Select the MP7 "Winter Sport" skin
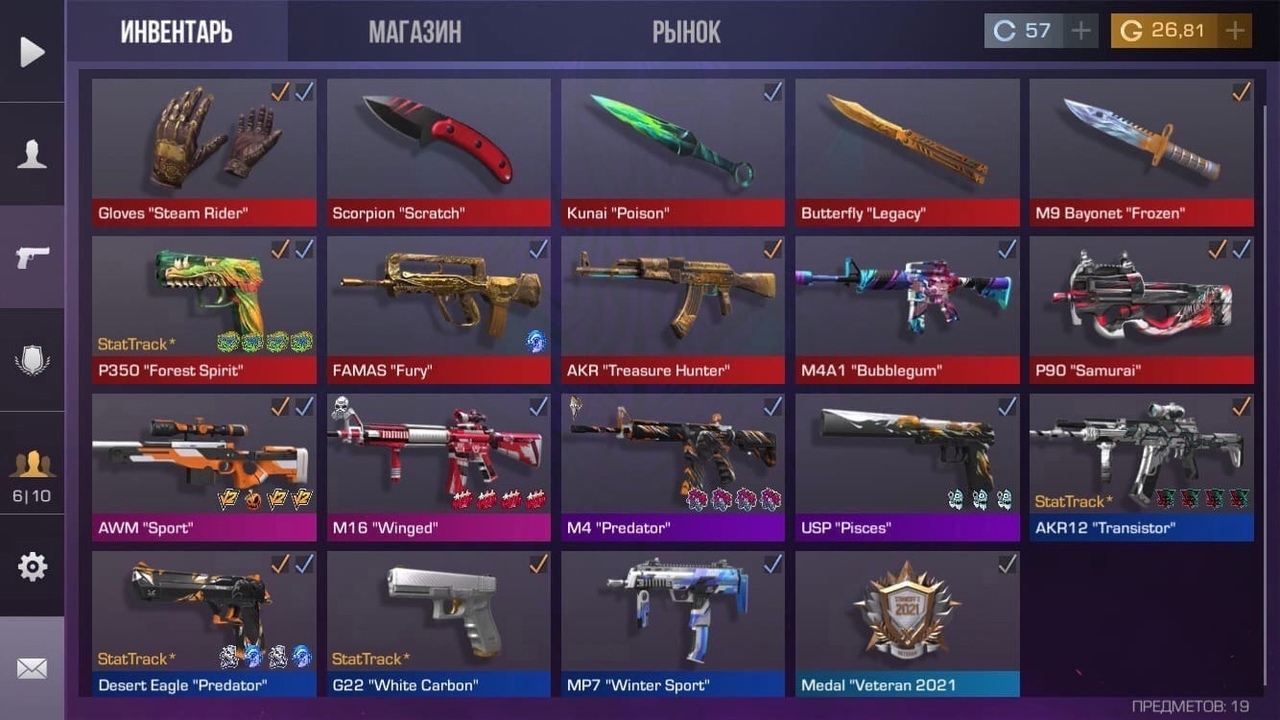The height and width of the screenshot is (720, 1280). tap(672, 623)
